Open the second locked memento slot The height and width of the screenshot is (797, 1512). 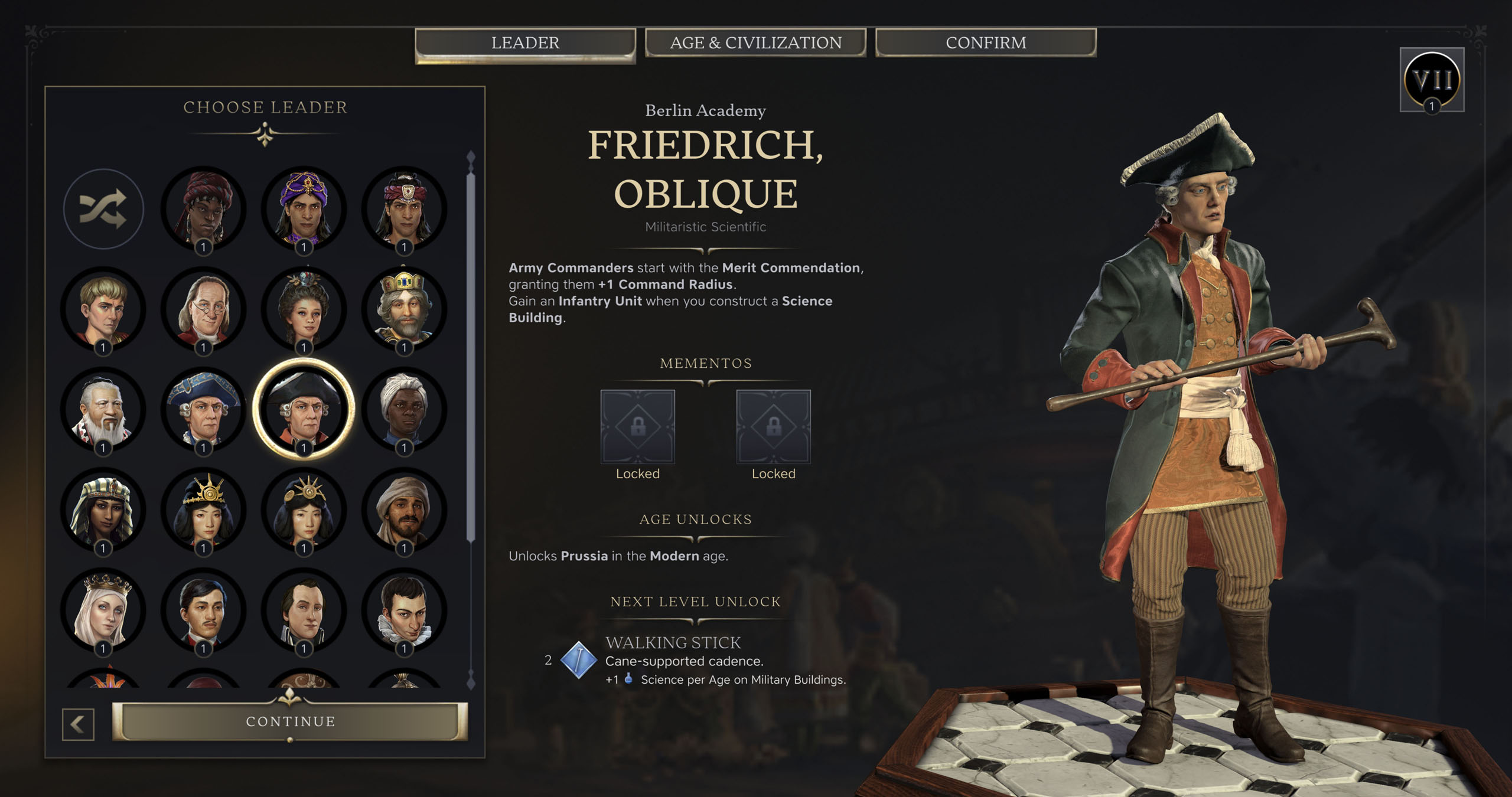773,426
